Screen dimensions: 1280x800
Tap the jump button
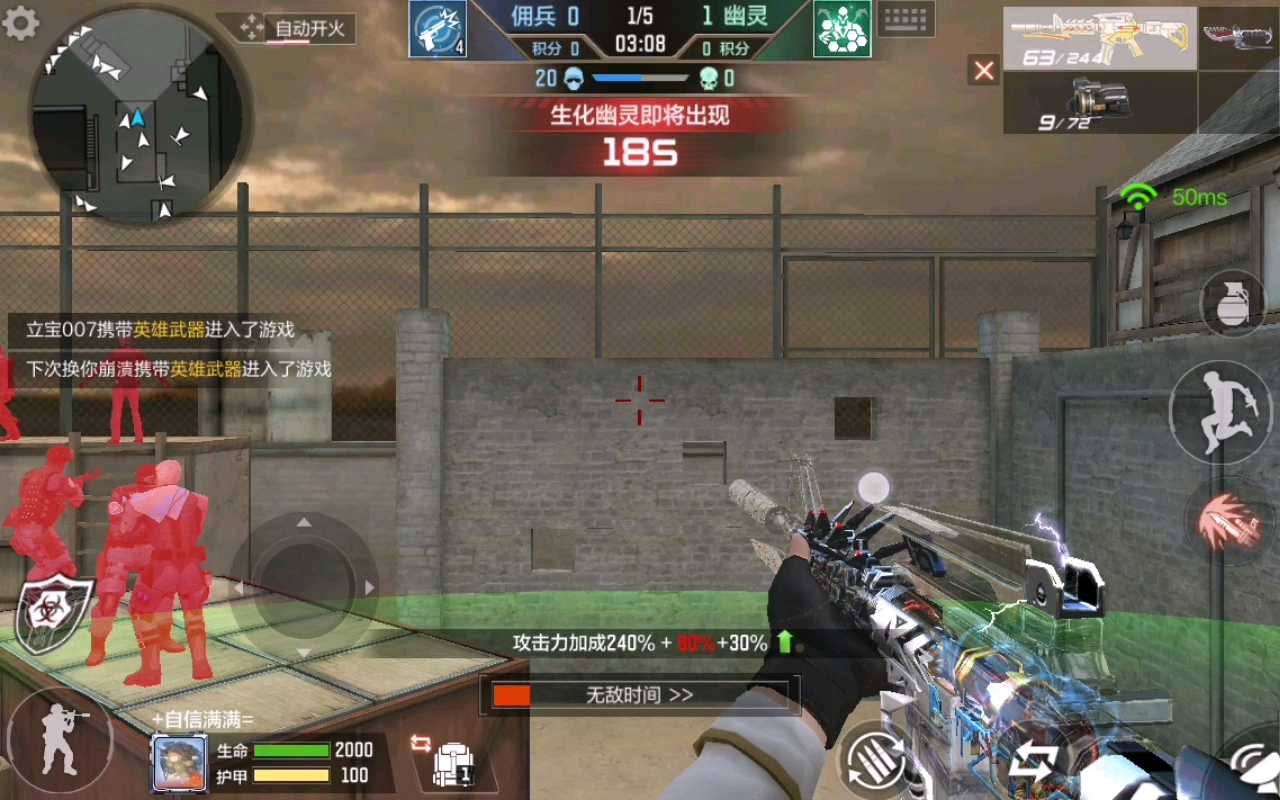tap(1220, 412)
